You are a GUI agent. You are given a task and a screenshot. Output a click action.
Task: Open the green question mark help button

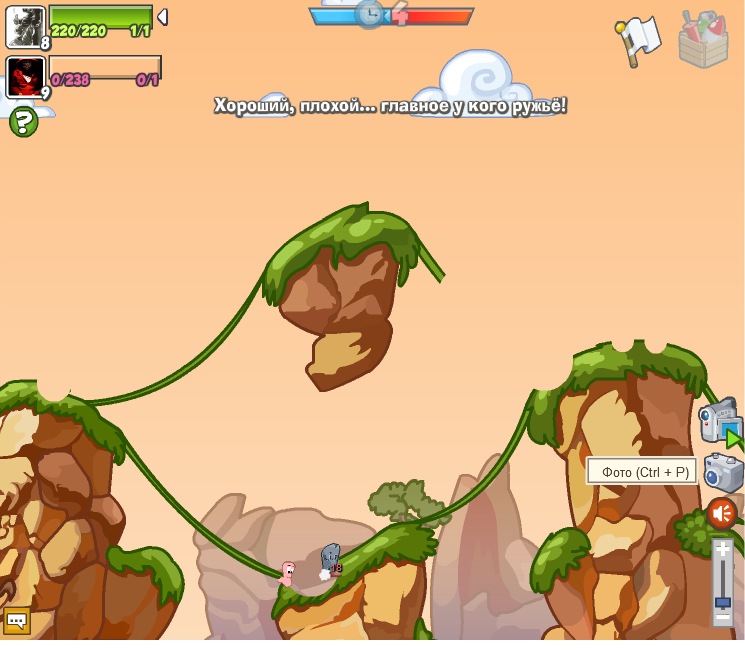[x=23, y=122]
